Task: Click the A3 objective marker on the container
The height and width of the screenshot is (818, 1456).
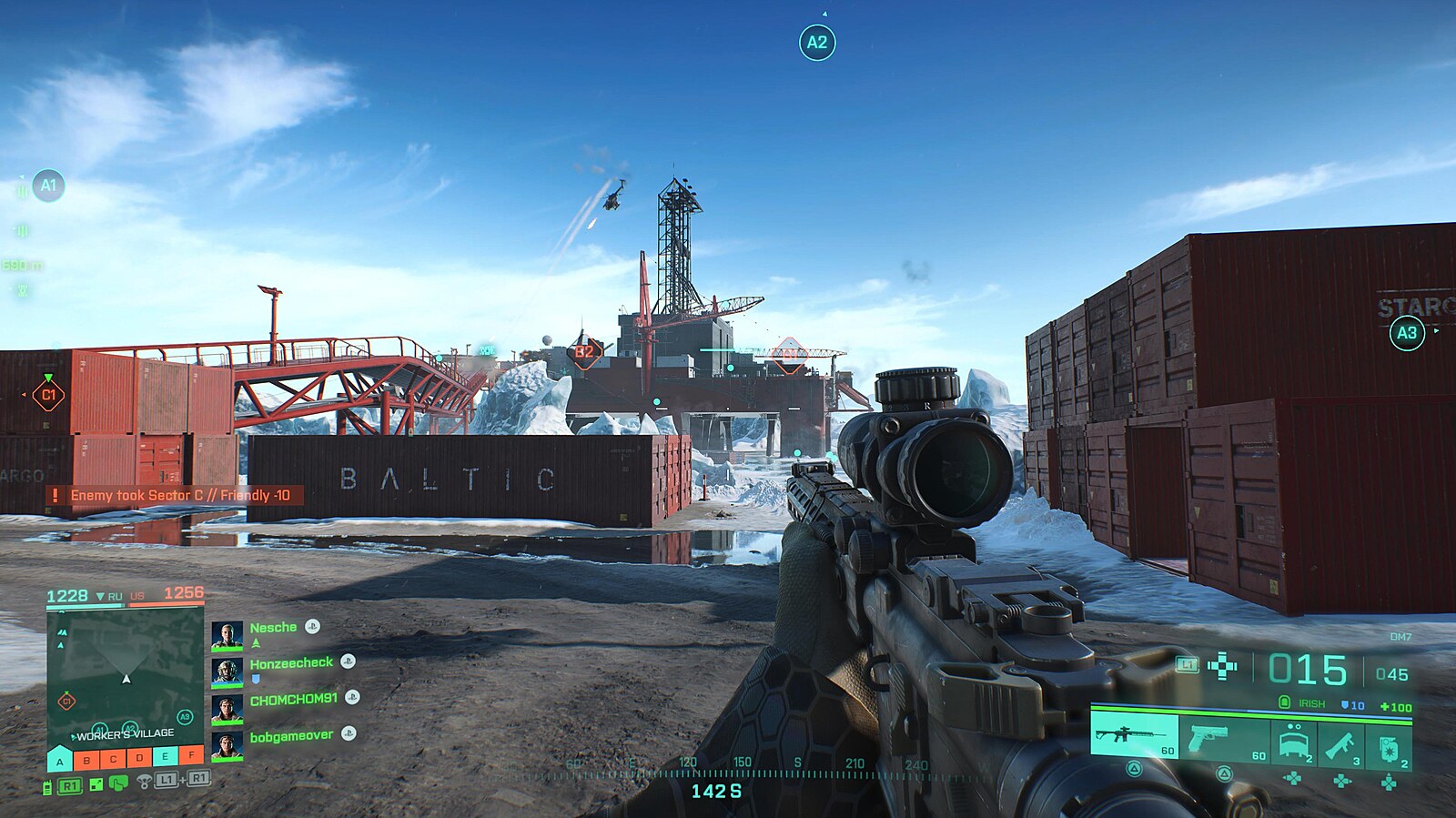Action: click(x=1406, y=333)
